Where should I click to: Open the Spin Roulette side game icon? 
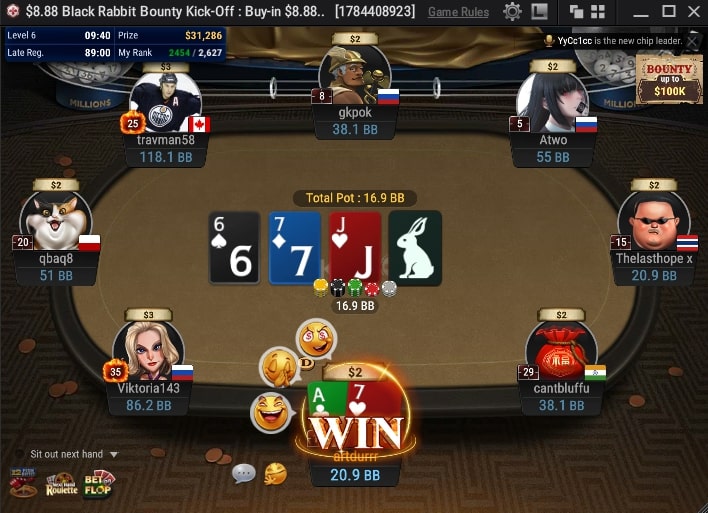[23, 484]
